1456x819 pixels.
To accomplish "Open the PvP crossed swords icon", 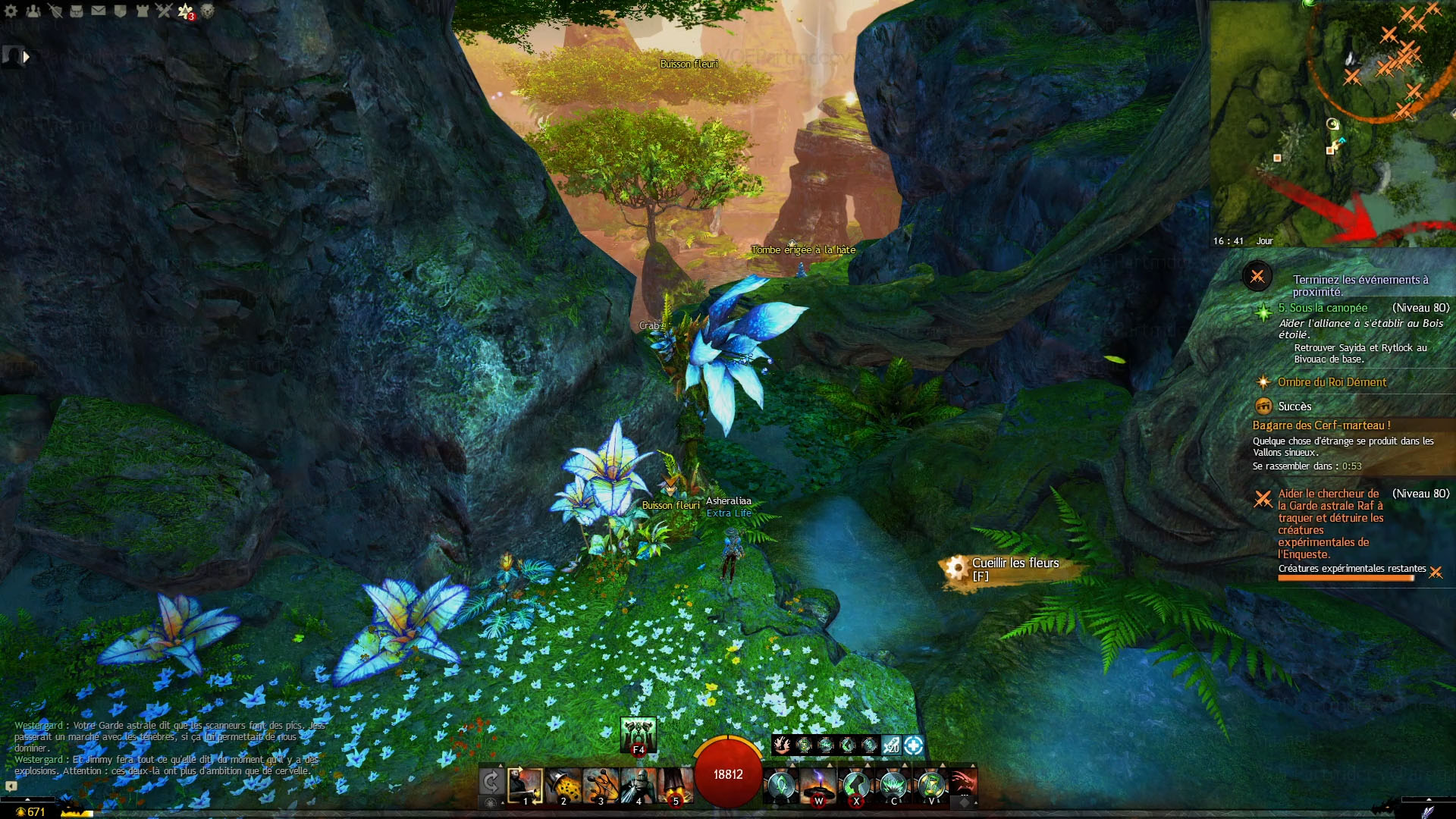I will tap(164, 11).
